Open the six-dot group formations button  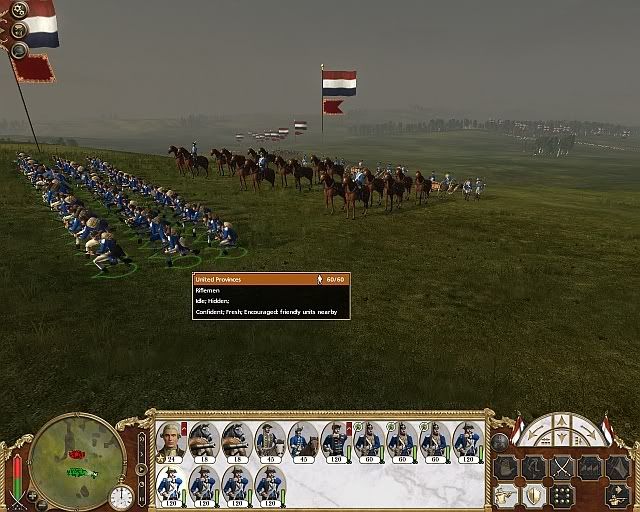point(563,495)
